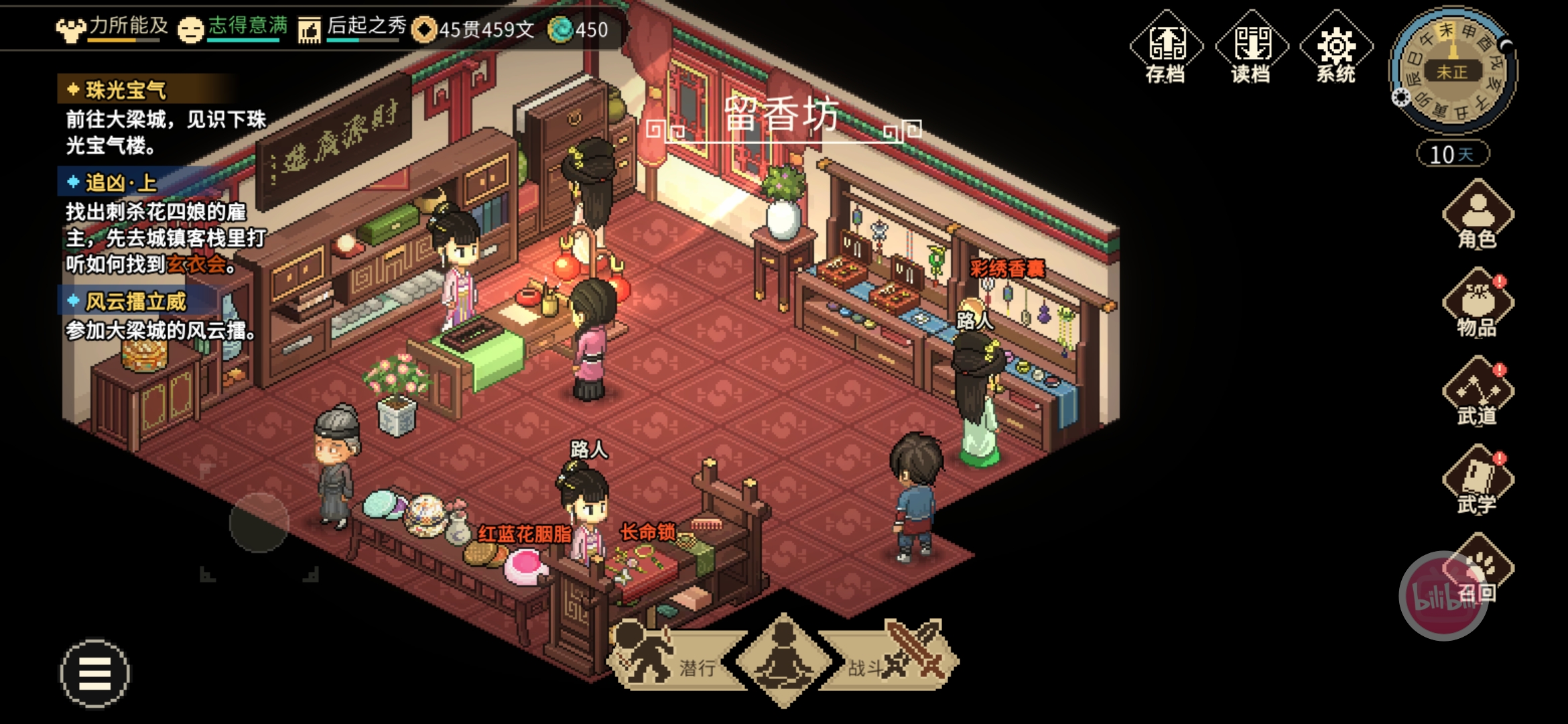Select the 珠光宝气 quest entry
This screenshot has width=1568, height=724.
point(126,90)
